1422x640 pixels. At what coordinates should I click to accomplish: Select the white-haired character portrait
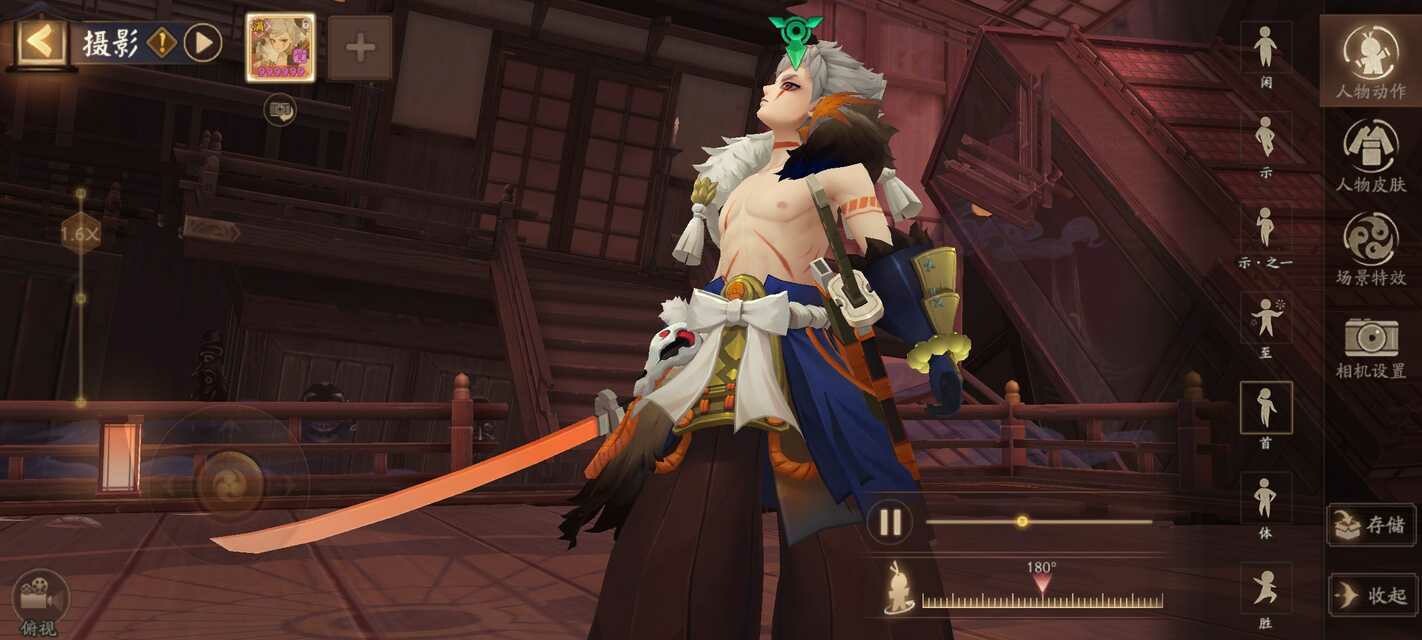coord(280,47)
